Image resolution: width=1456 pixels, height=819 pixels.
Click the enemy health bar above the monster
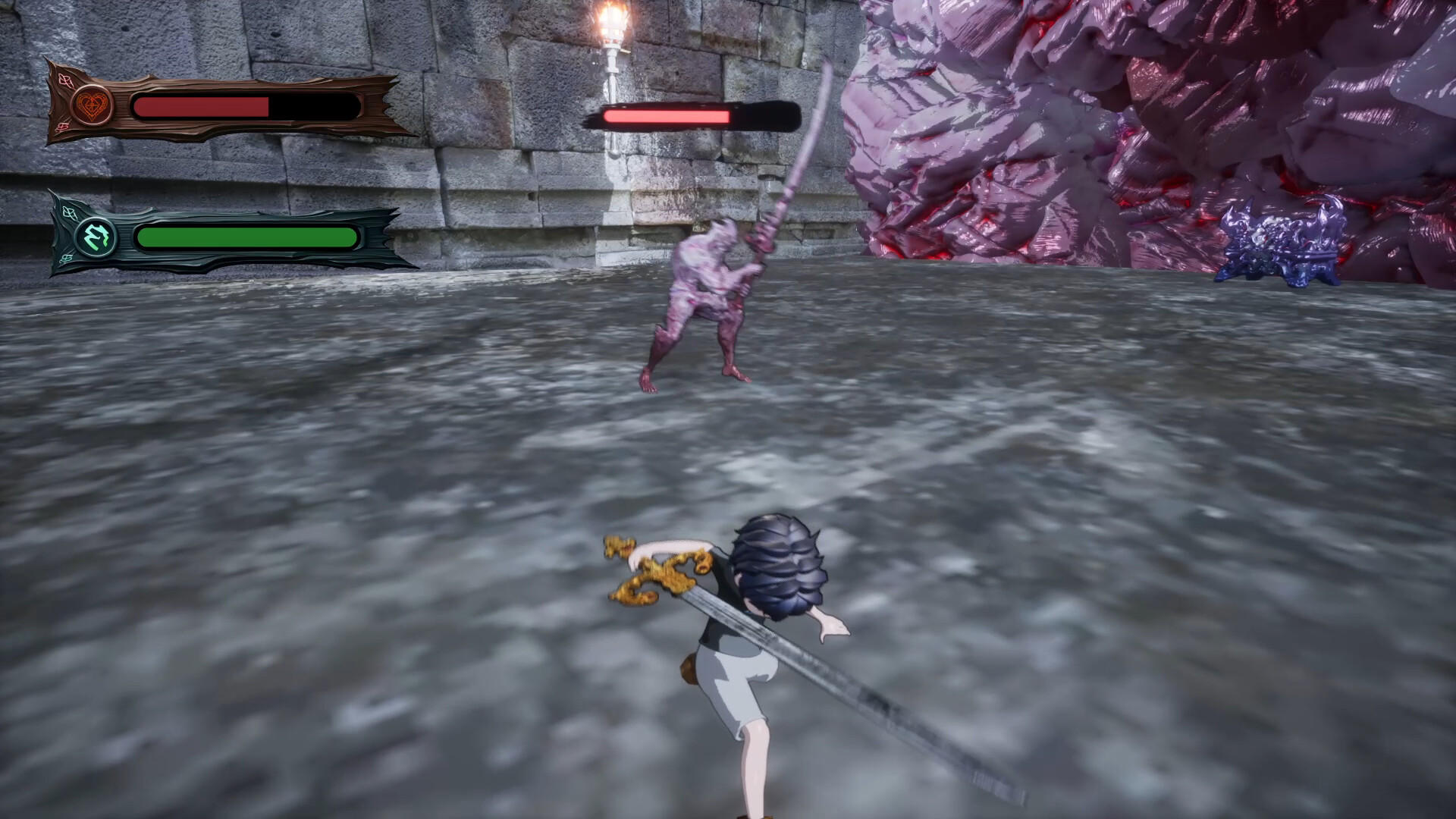tap(667, 118)
